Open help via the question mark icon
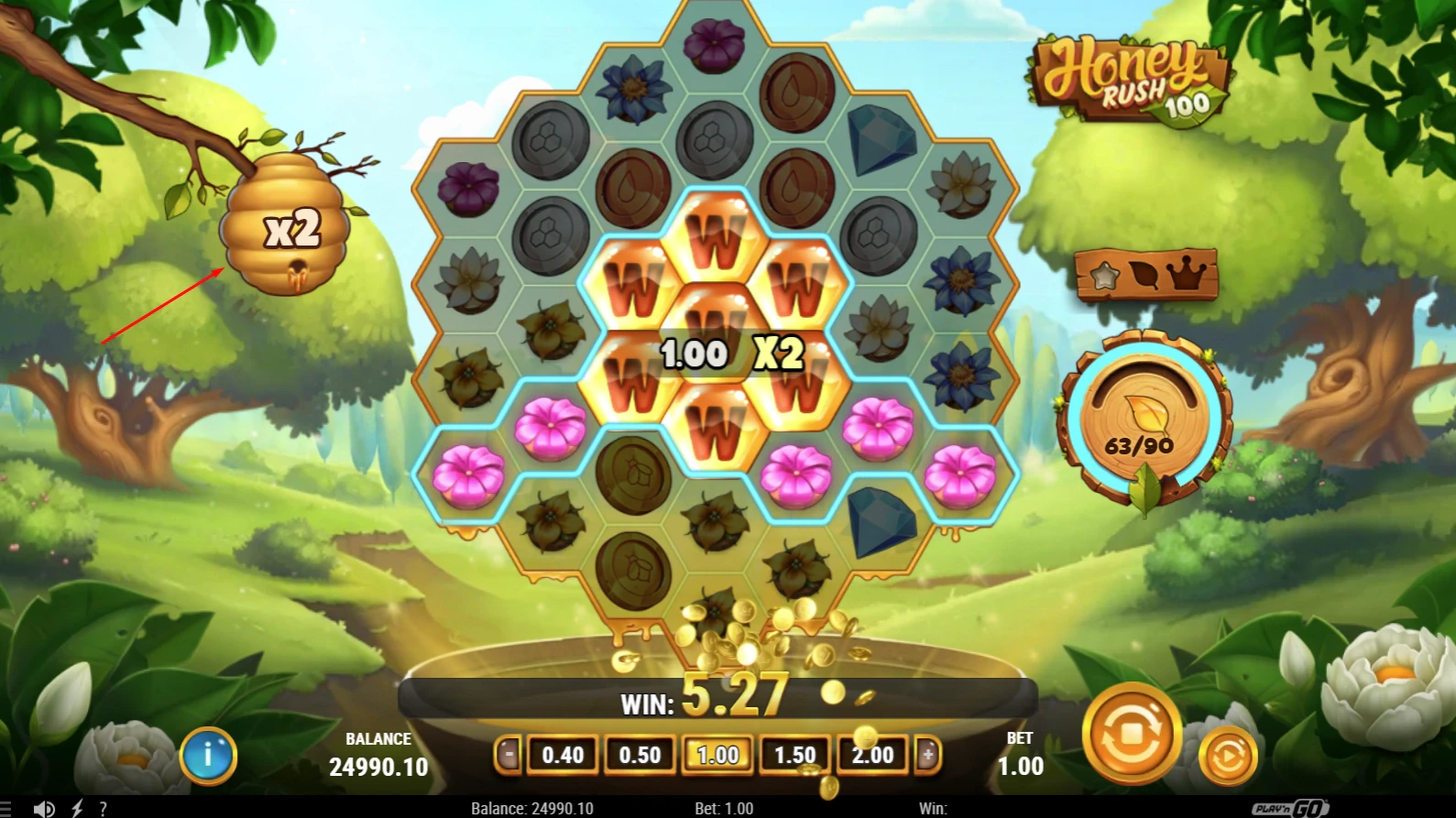Viewport: 1456px width, 818px height. pos(104,807)
